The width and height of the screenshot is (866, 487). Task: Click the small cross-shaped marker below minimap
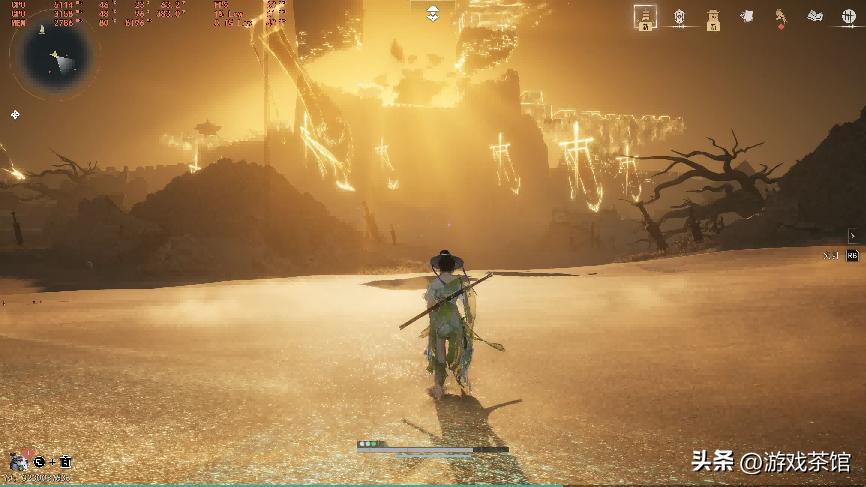click(x=15, y=115)
